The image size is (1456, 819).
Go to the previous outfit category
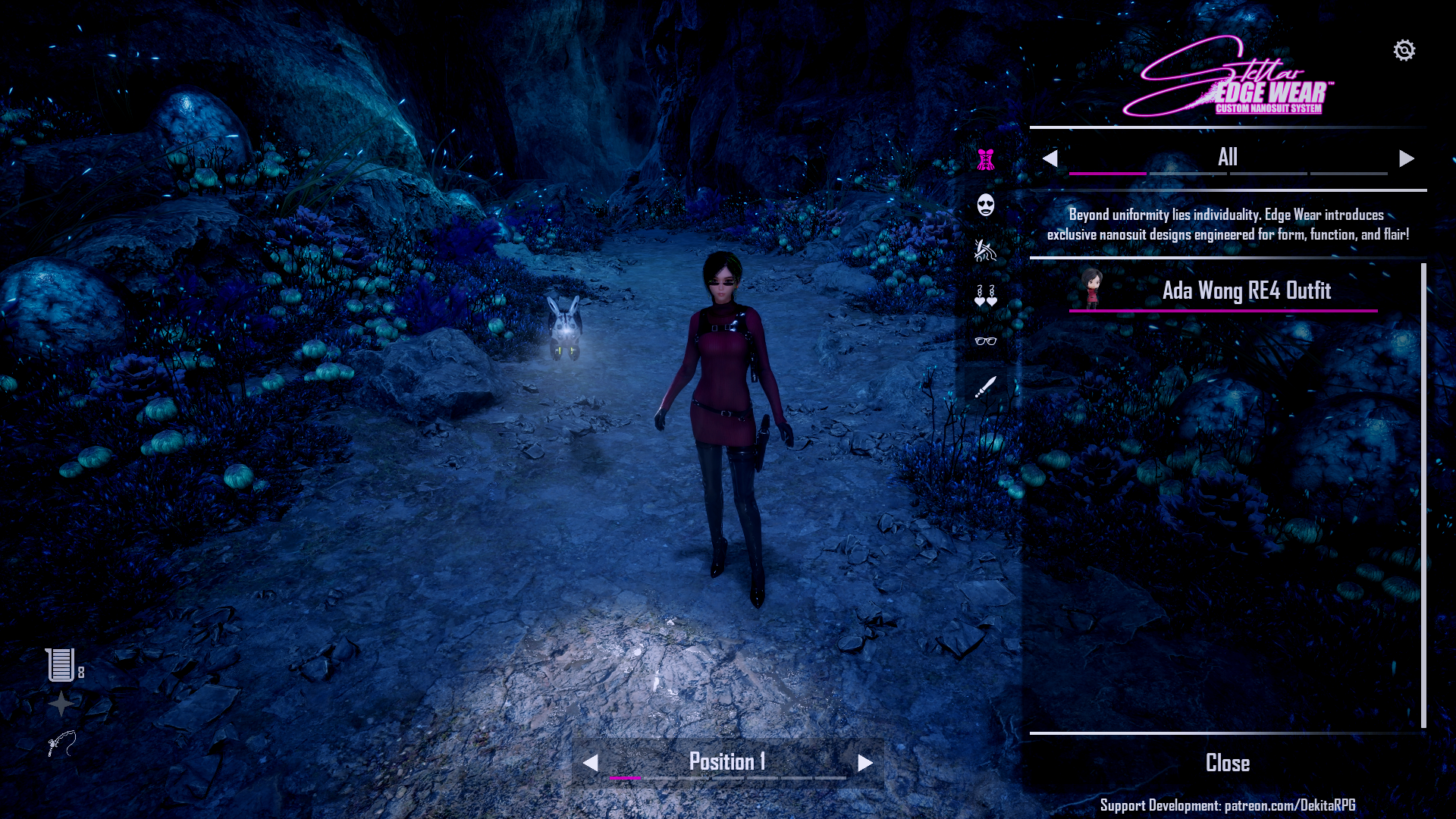[1050, 158]
